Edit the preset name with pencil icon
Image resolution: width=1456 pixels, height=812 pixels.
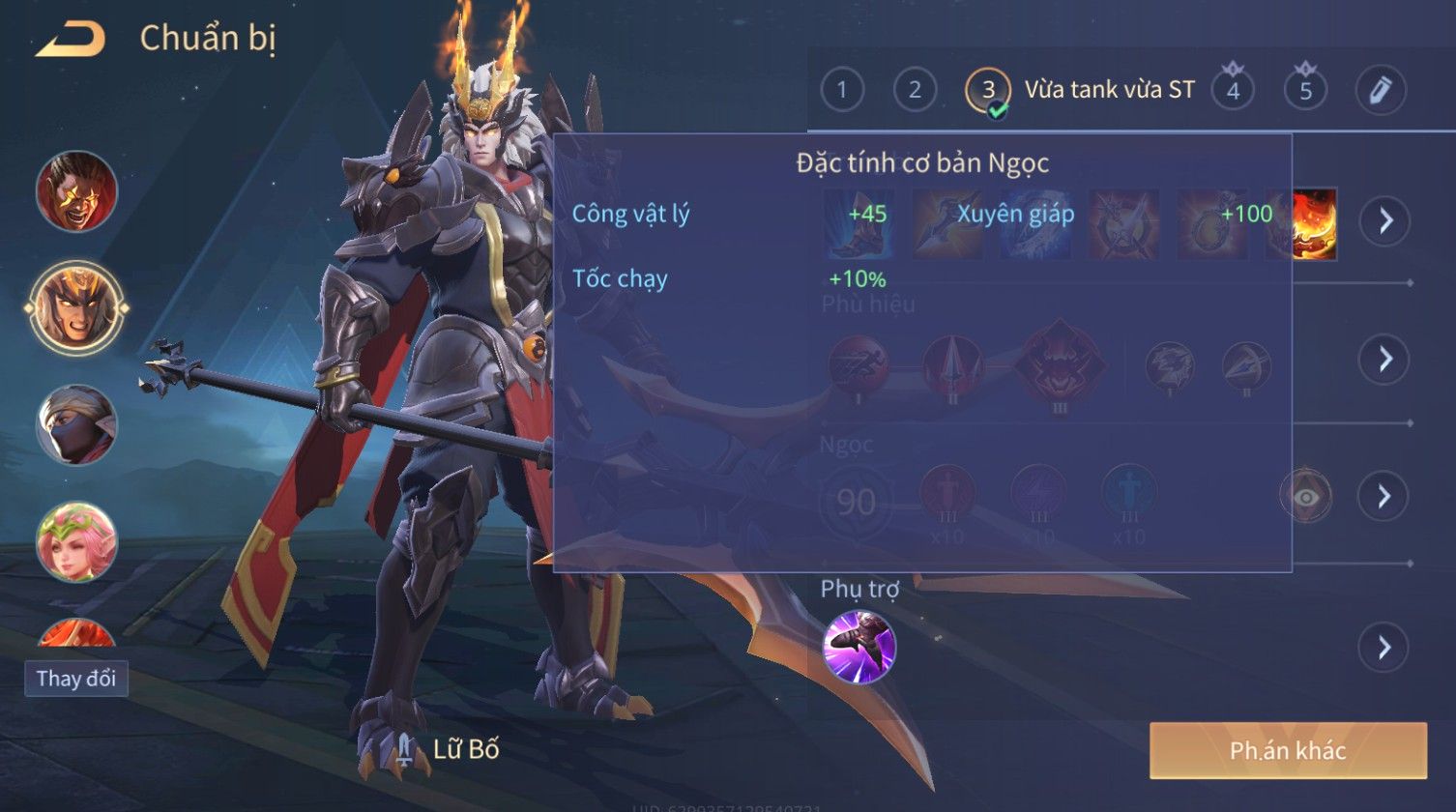coord(1380,91)
